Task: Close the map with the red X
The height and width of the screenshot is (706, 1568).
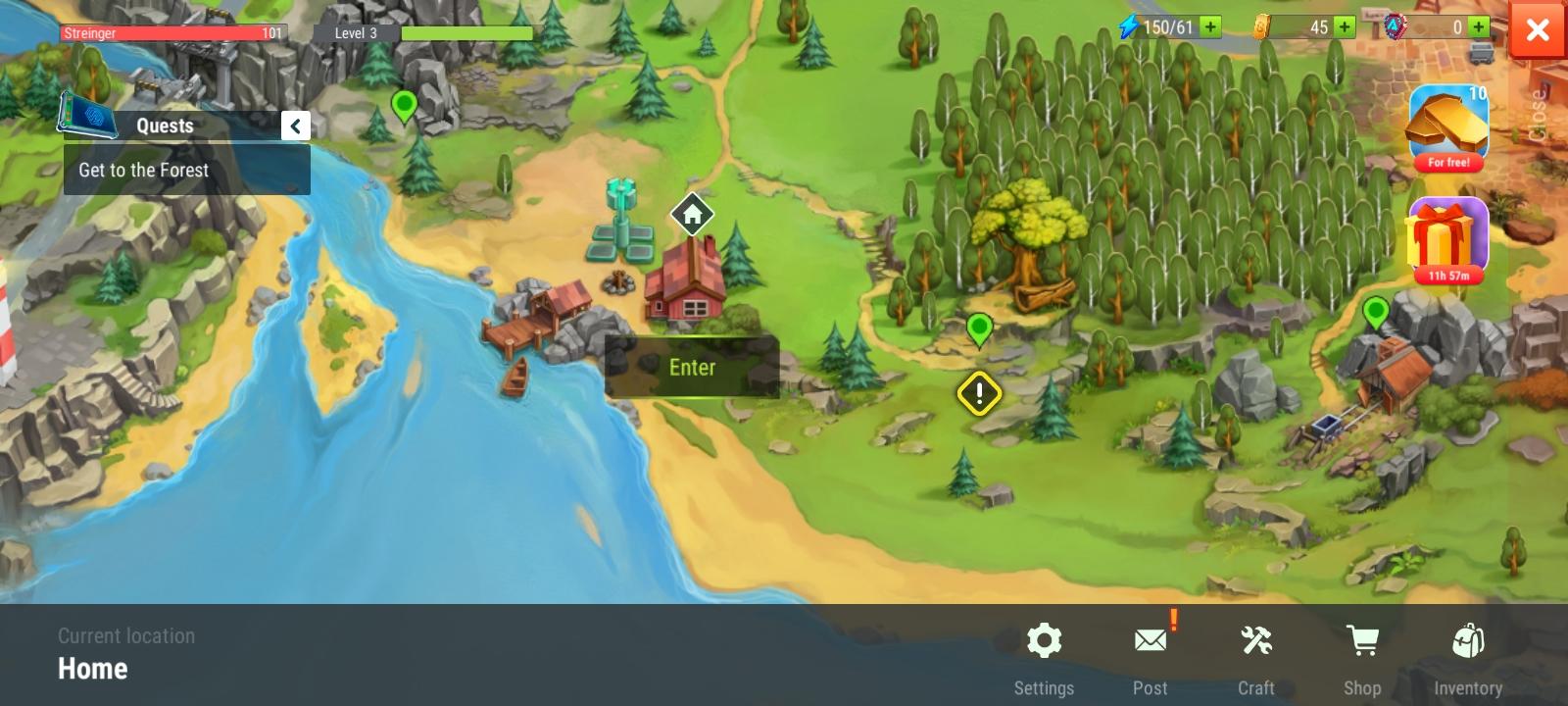Action: (x=1538, y=29)
